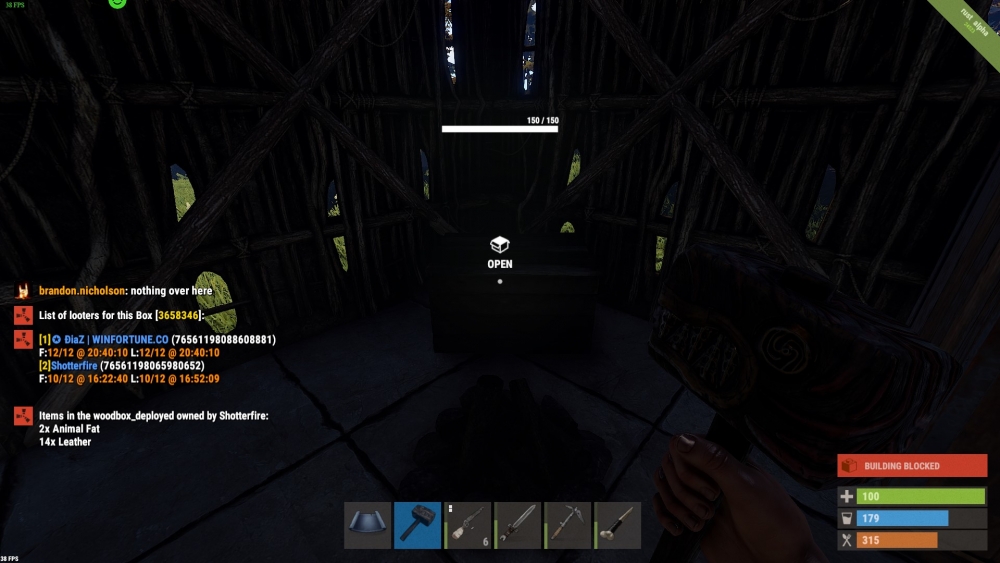1000x563 pixels.
Task: Equip the salvaged sword slot
Action: pyautogui.click(x=517, y=525)
